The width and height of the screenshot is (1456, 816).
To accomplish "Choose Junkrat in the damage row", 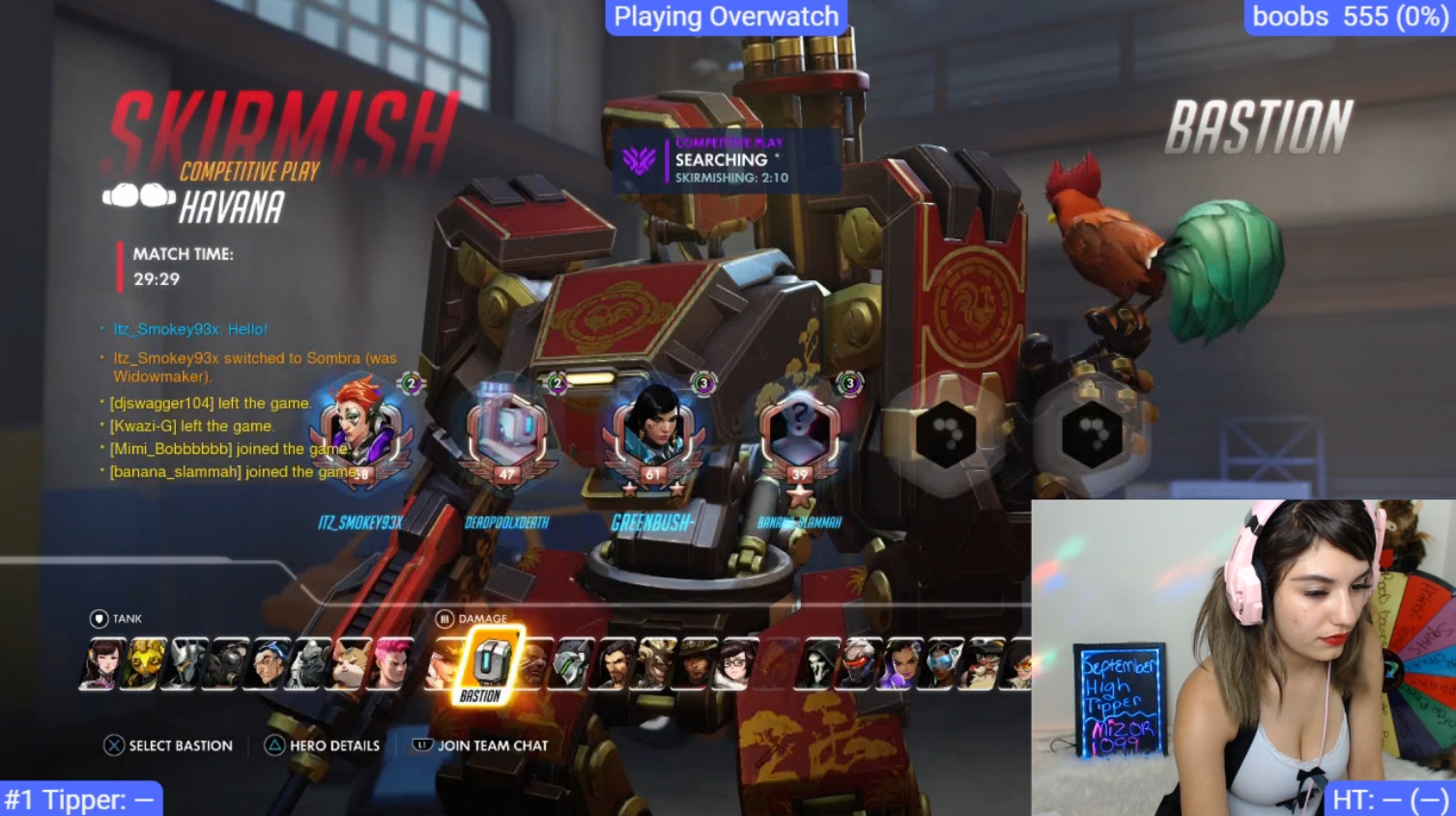I will (656, 665).
